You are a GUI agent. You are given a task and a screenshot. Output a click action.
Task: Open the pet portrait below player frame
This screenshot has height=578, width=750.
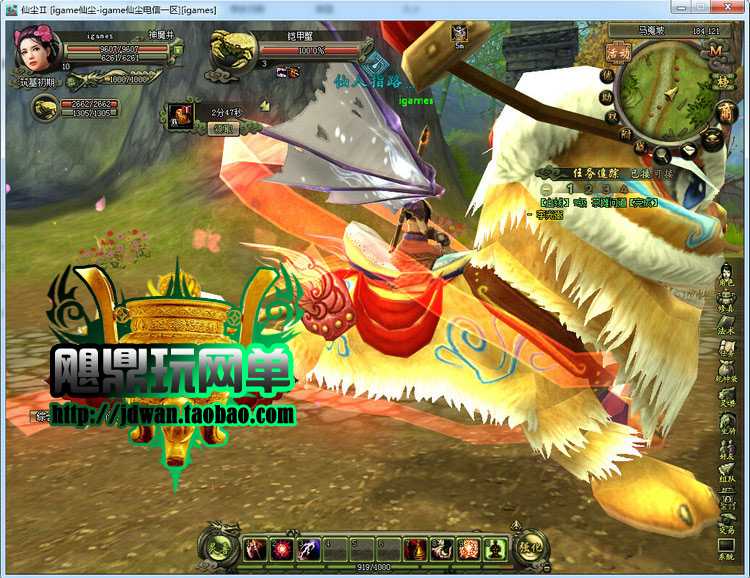pos(44,106)
